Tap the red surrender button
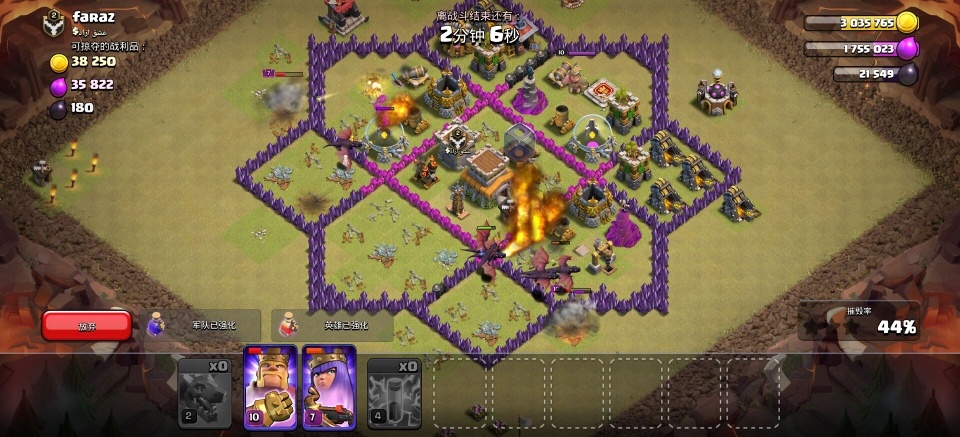 tap(87, 325)
